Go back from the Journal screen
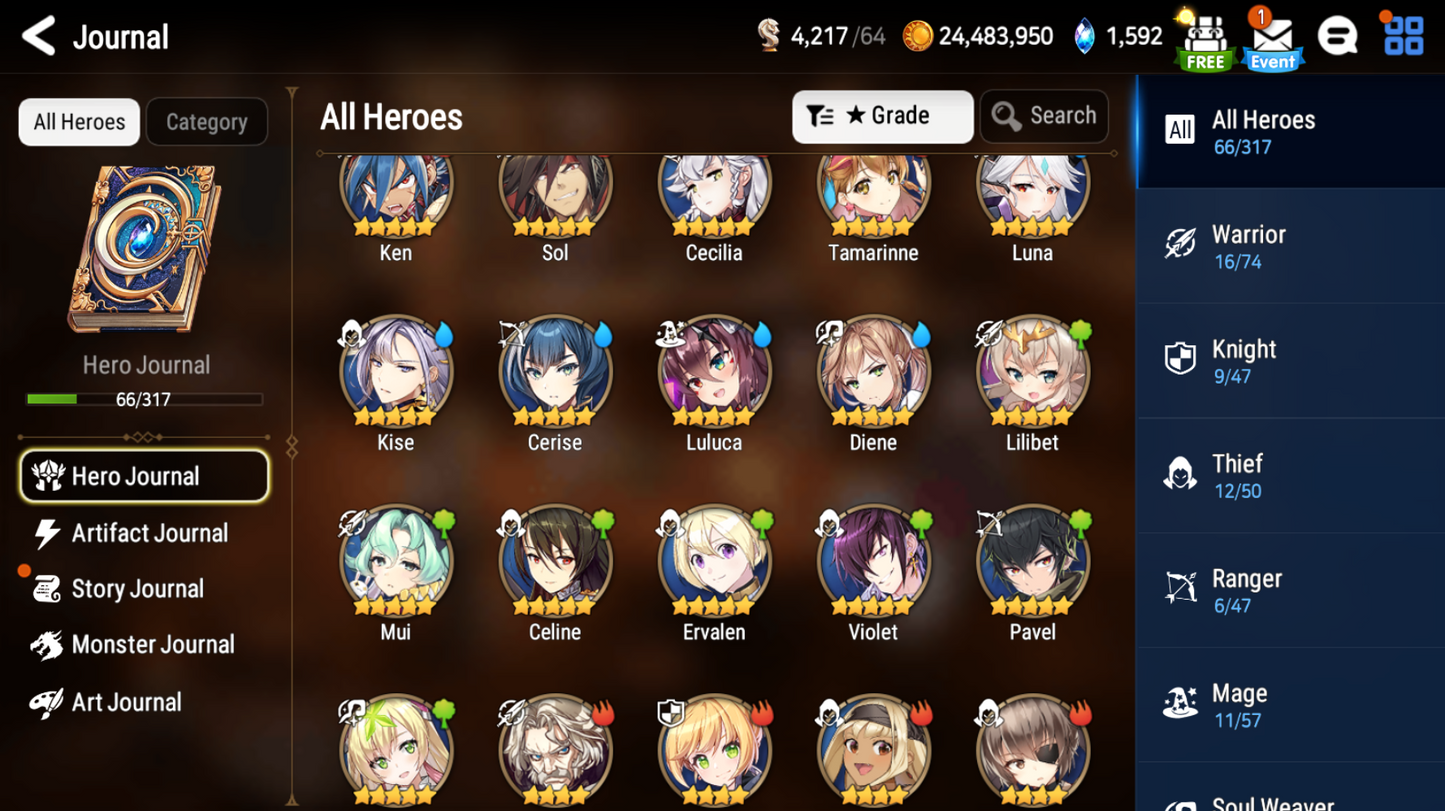This screenshot has height=811, width=1445. 39,37
